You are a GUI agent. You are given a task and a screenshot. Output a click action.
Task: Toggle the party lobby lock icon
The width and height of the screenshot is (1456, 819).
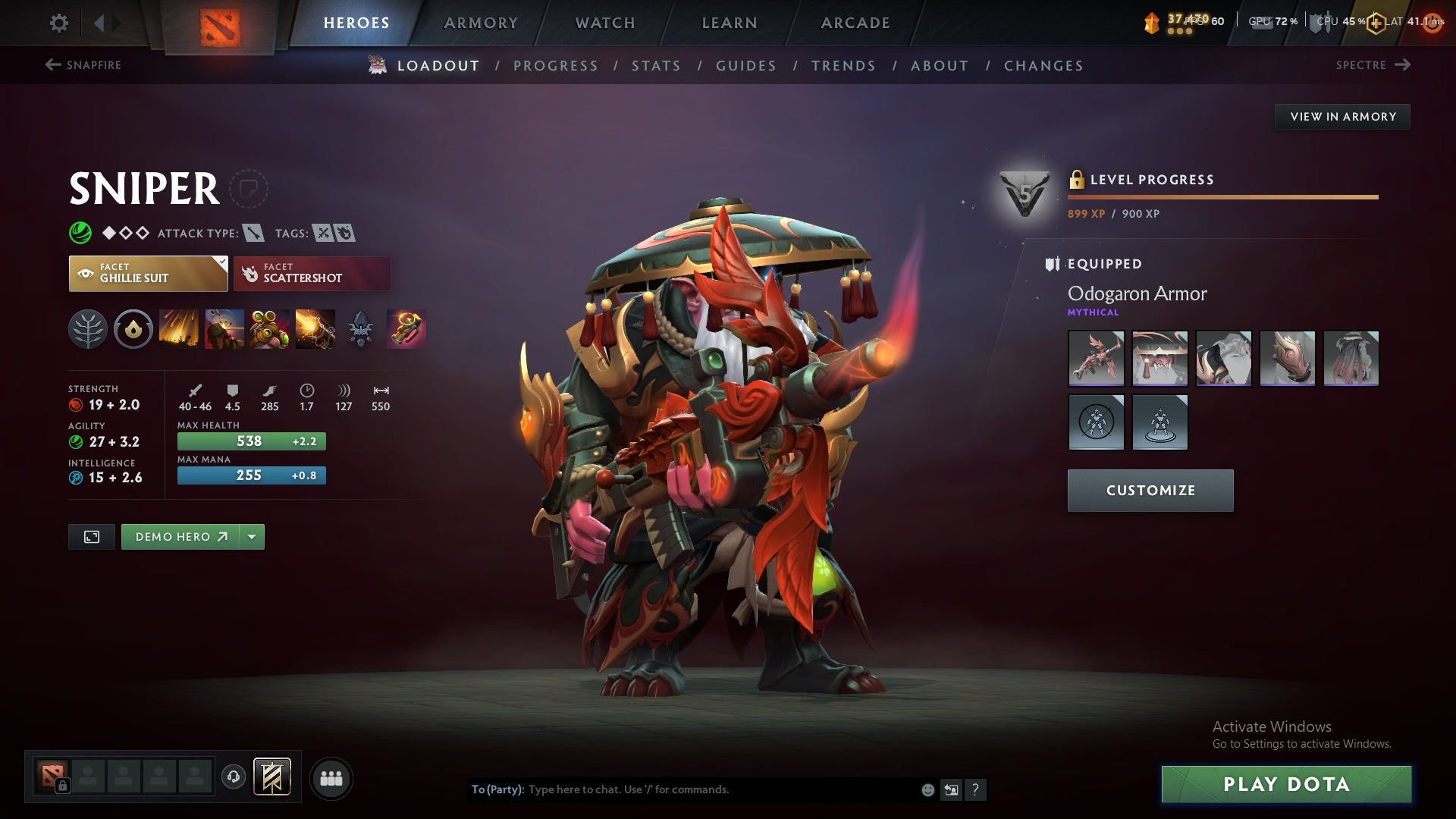[x=63, y=786]
